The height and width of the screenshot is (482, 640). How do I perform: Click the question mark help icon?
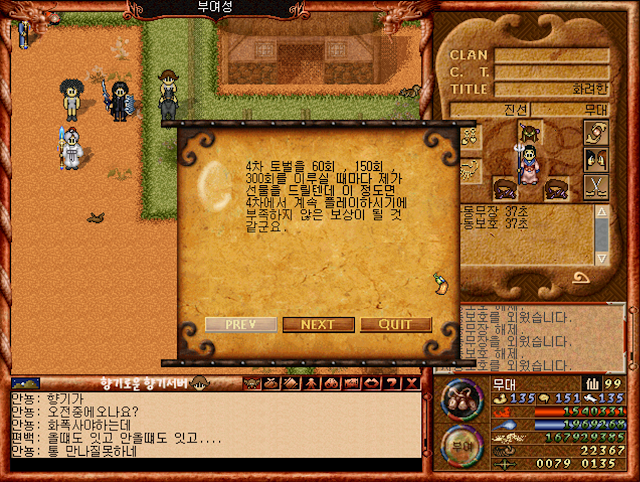[x=392, y=383]
